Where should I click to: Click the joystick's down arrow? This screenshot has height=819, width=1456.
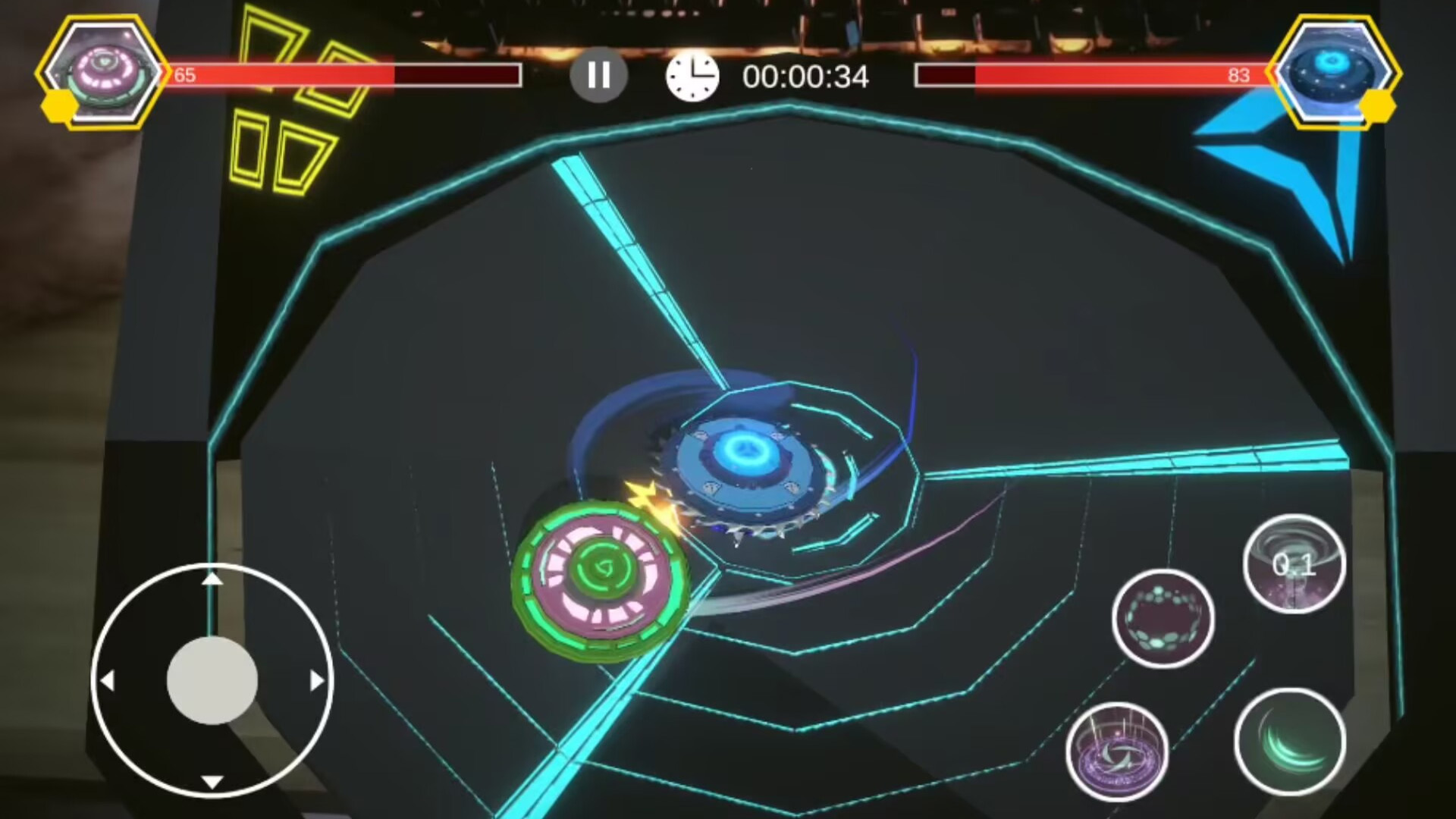click(x=212, y=782)
